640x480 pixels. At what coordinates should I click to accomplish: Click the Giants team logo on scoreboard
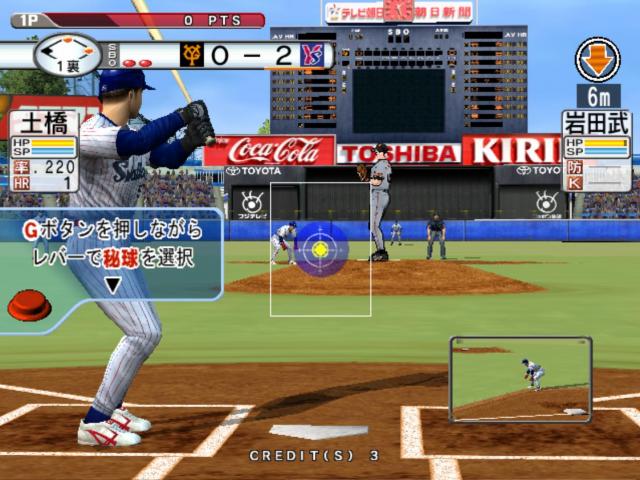(x=192, y=54)
